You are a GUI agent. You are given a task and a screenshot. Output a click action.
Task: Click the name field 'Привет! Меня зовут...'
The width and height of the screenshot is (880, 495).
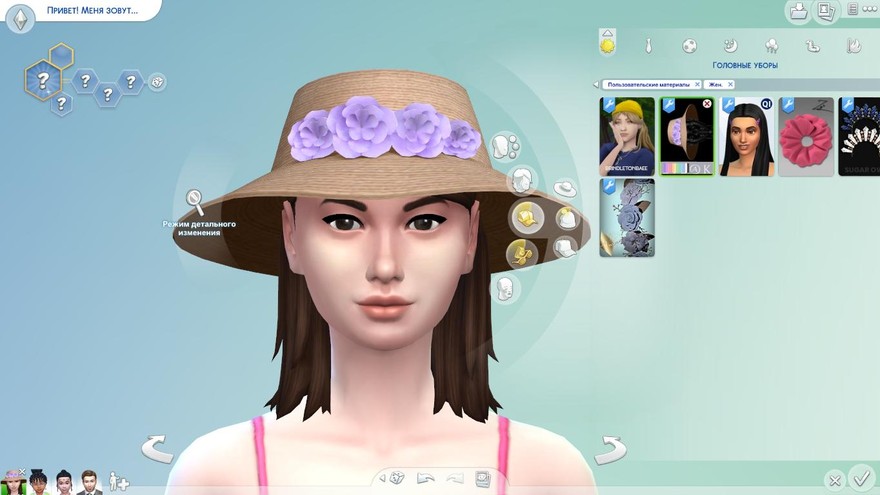click(90, 11)
